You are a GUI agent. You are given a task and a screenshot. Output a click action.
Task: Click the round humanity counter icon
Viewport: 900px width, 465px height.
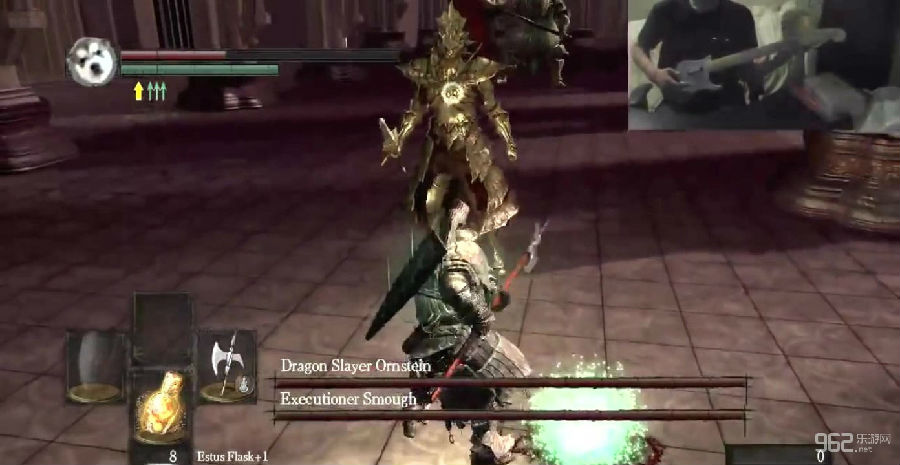92,62
